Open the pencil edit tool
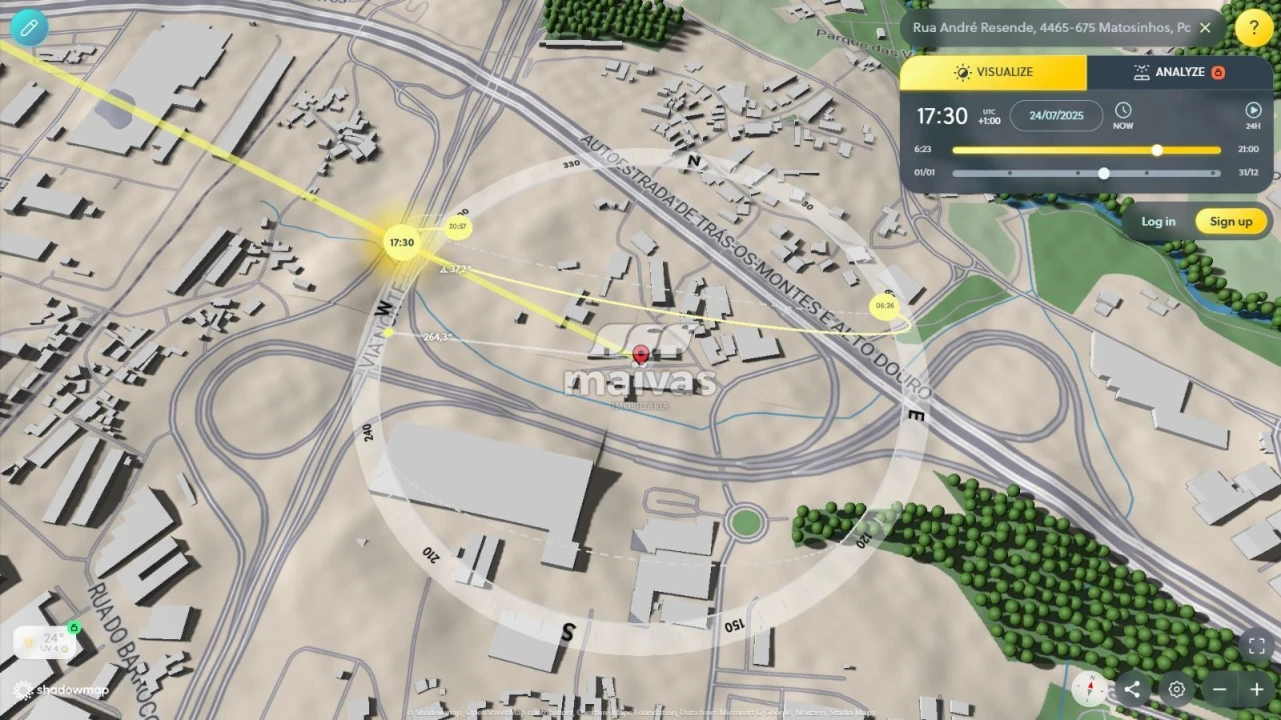The height and width of the screenshot is (720, 1281). coord(29,27)
